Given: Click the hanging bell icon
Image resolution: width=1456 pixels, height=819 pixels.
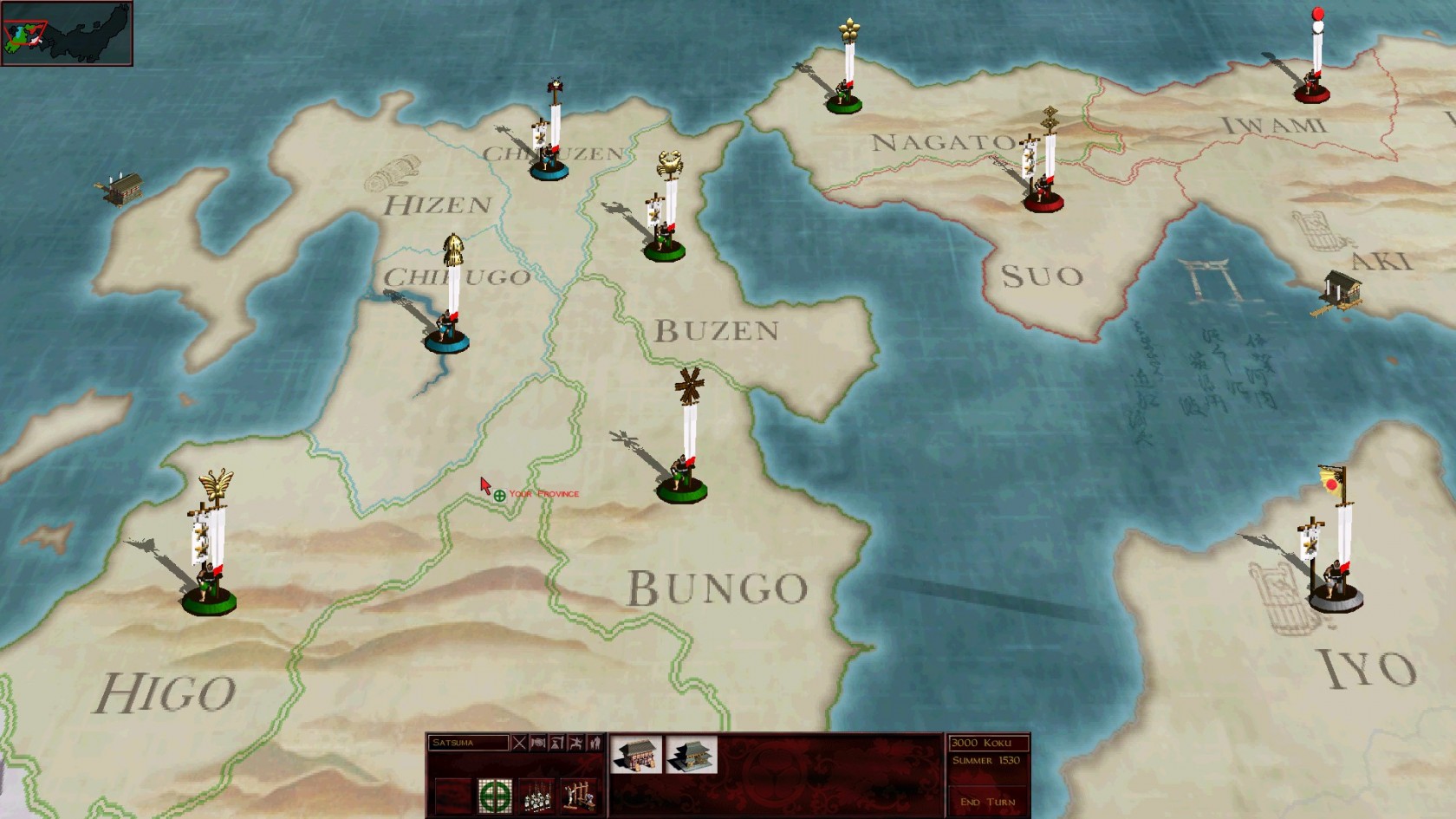Looking at the screenshot, I should 557,743.
